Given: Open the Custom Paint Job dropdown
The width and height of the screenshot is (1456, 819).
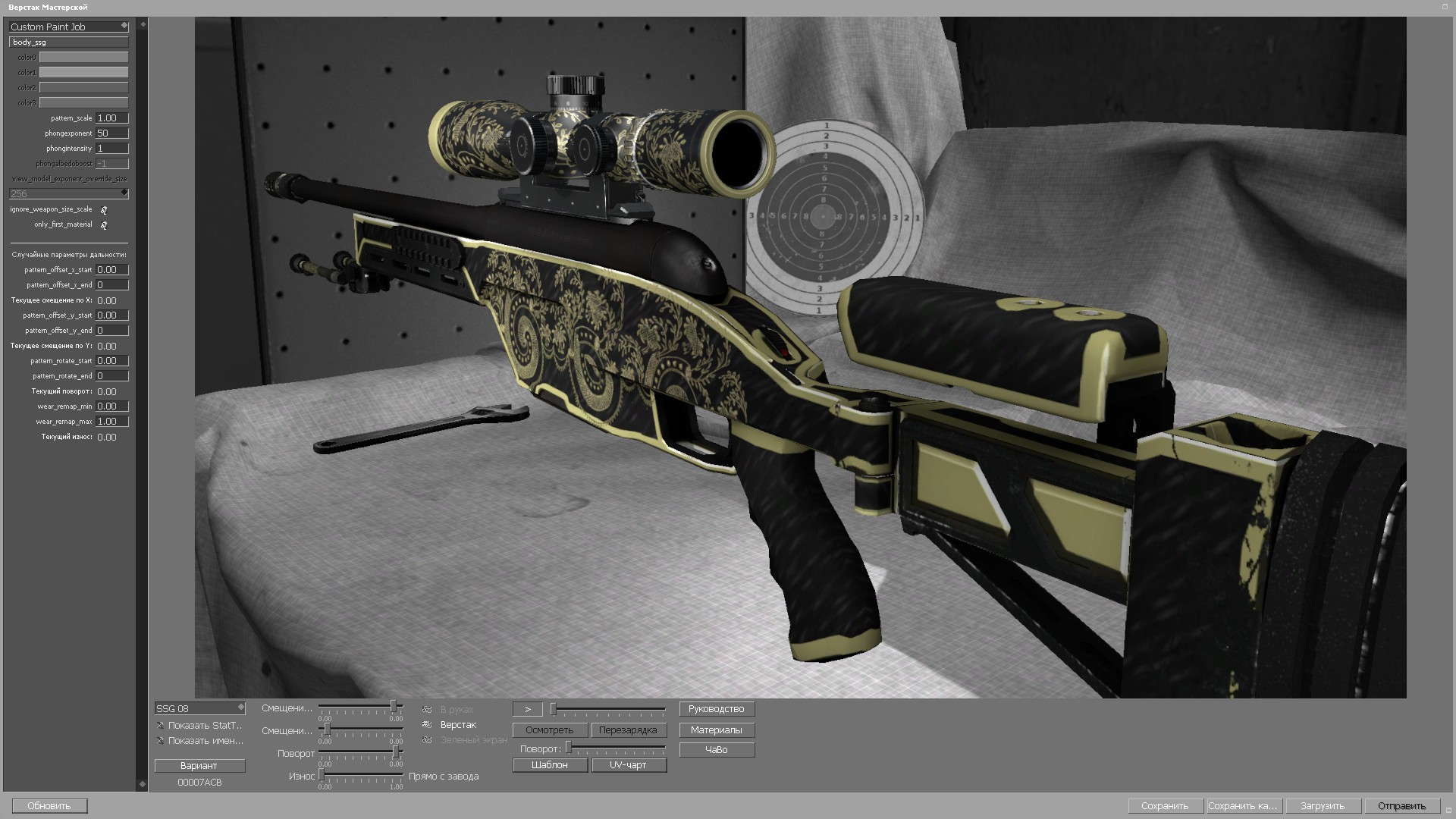Looking at the screenshot, I should coord(67,27).
